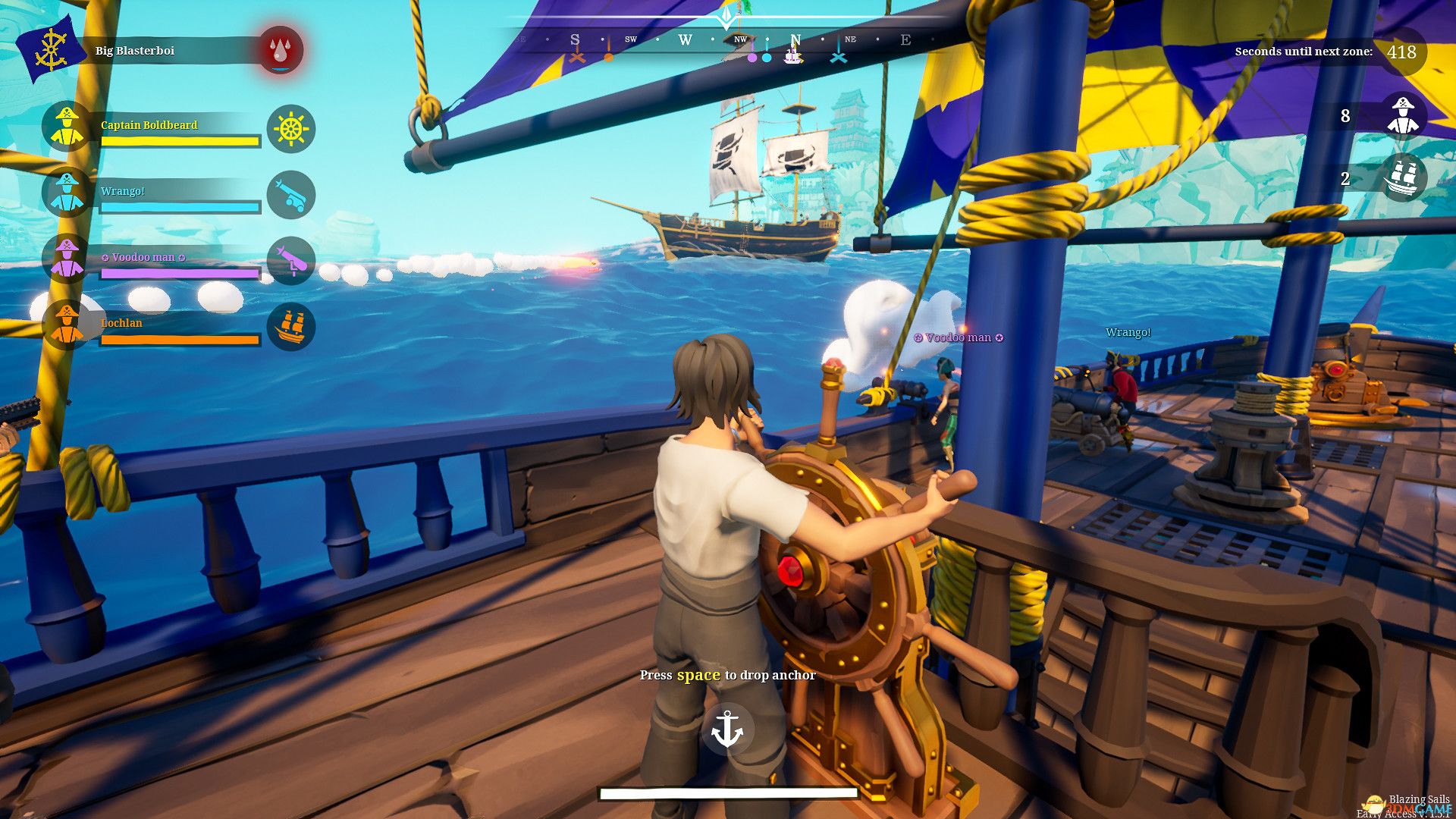1456x819 pixels.
Task: Click the white anchor icon
Action: pos(727,730)
